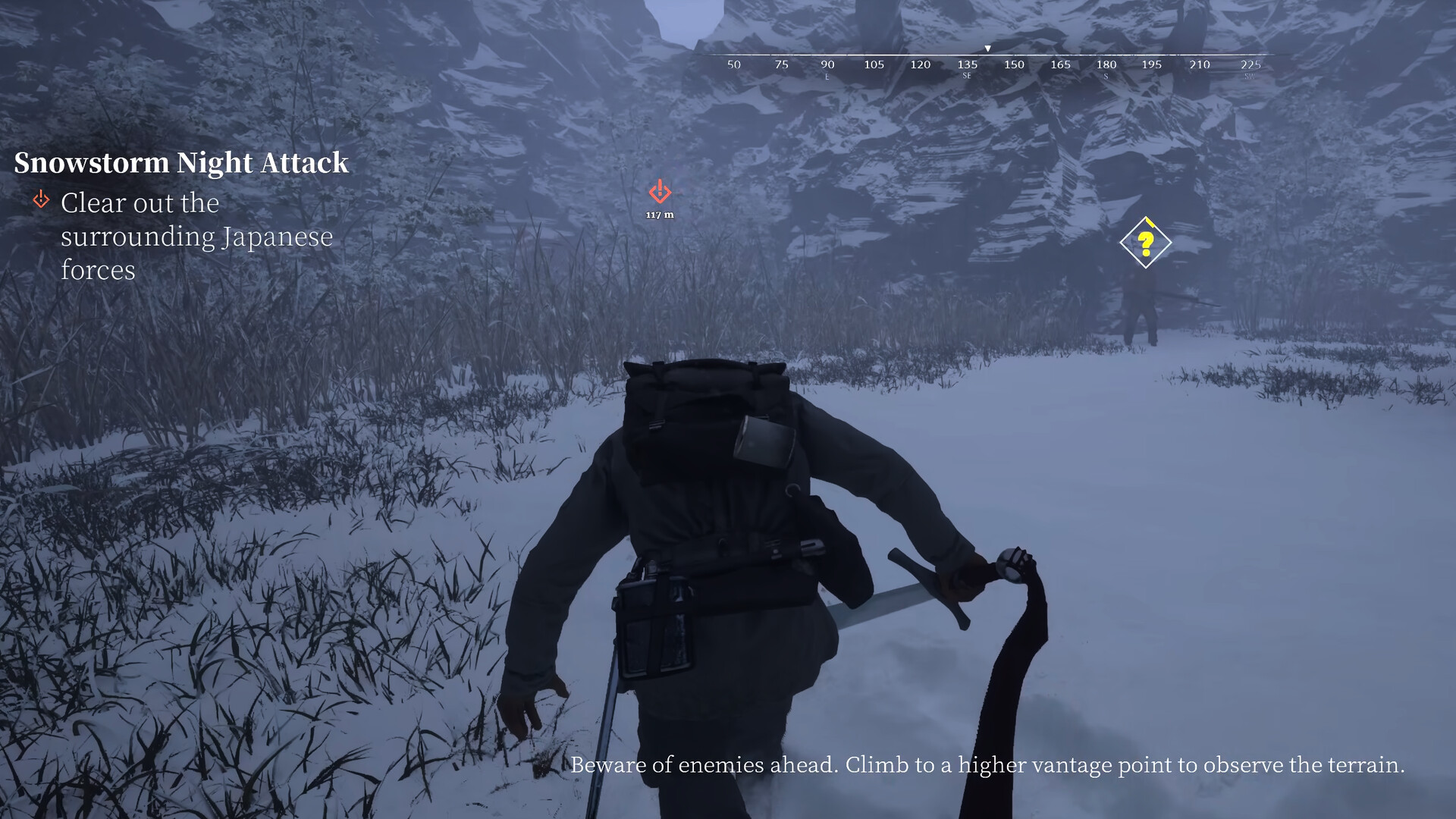The height and width of the screenshot is (819, 1456).
Task: Click the yellow question mark diamond marker
Action: pyautogui.click(x=1145, y=243)
